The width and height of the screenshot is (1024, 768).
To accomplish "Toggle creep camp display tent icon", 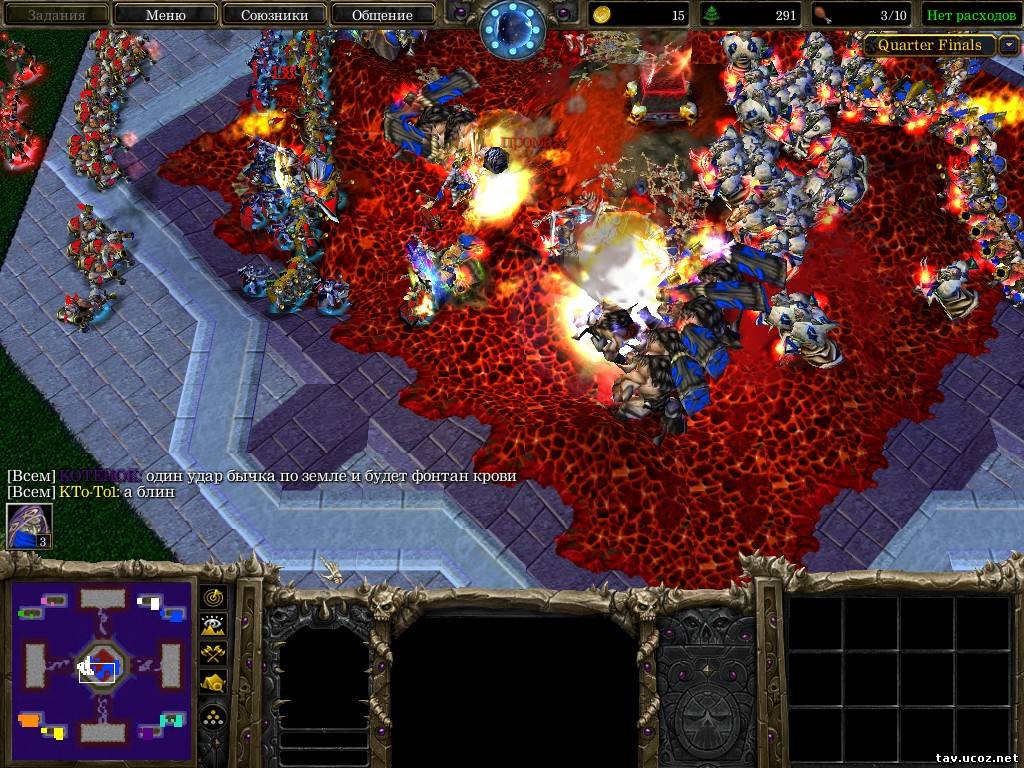I will 214,682.
